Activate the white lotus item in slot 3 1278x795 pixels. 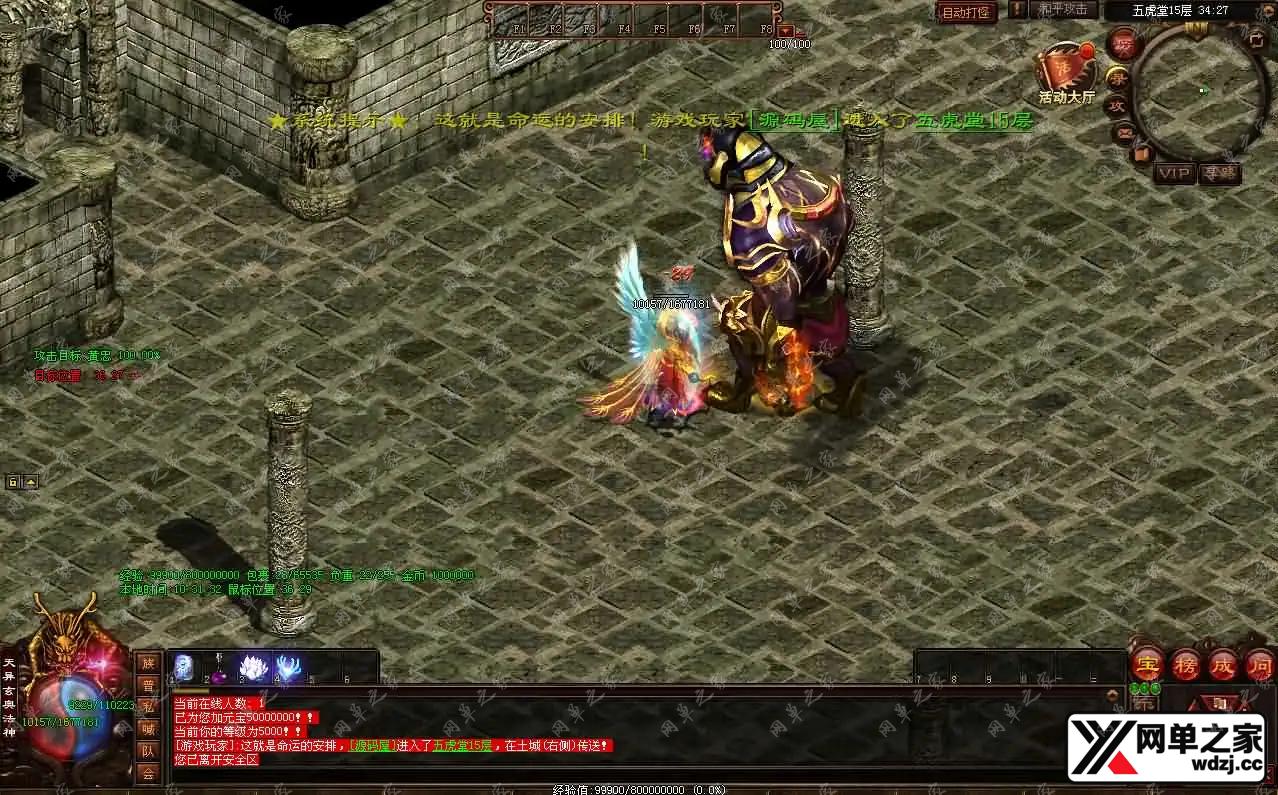(x=254, y=667)
